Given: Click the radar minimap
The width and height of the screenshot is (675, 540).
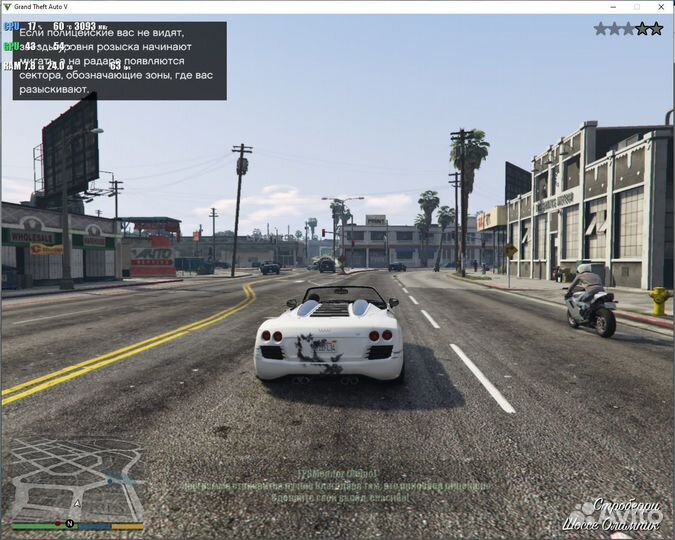Looking at the screenshot, I should click(x=75, y=478).
